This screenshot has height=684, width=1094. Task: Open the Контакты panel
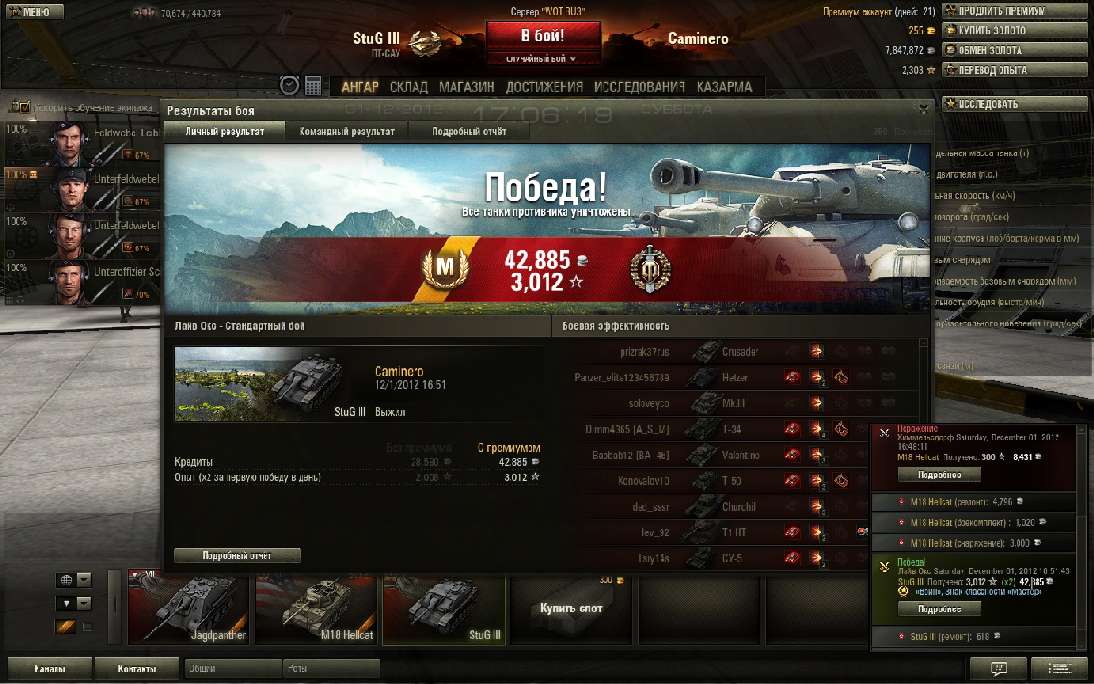137,668
